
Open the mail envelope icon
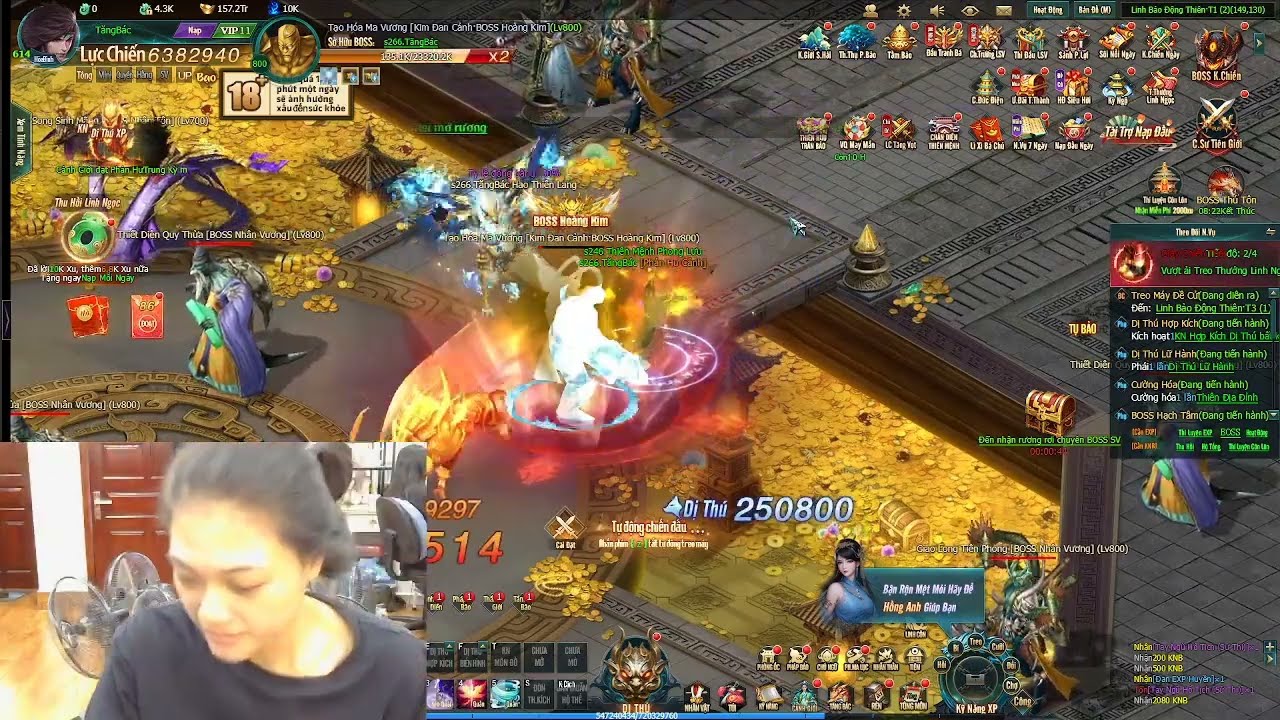coord(1004,10)
